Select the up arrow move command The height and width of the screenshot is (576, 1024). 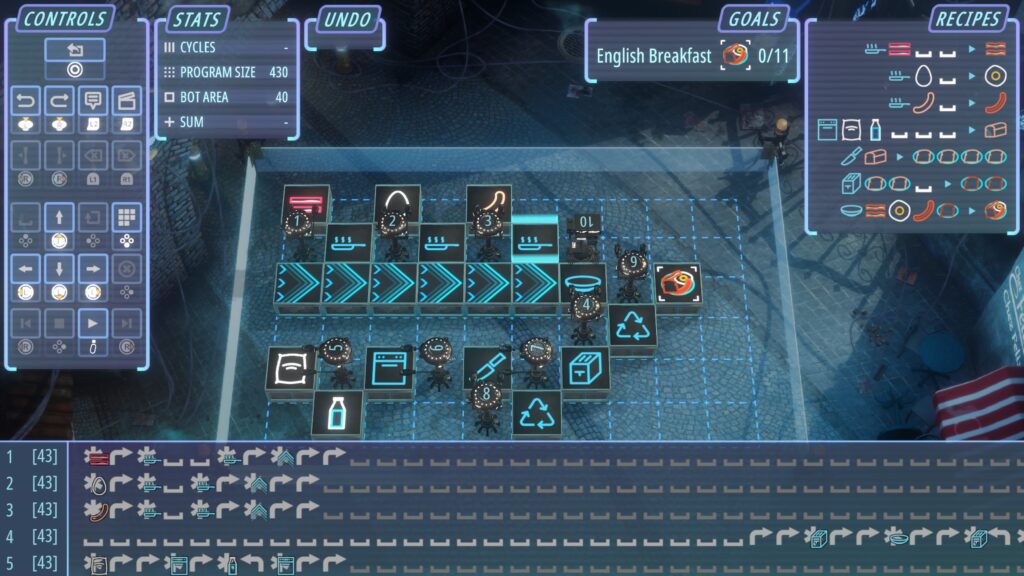tap(59, 217)
